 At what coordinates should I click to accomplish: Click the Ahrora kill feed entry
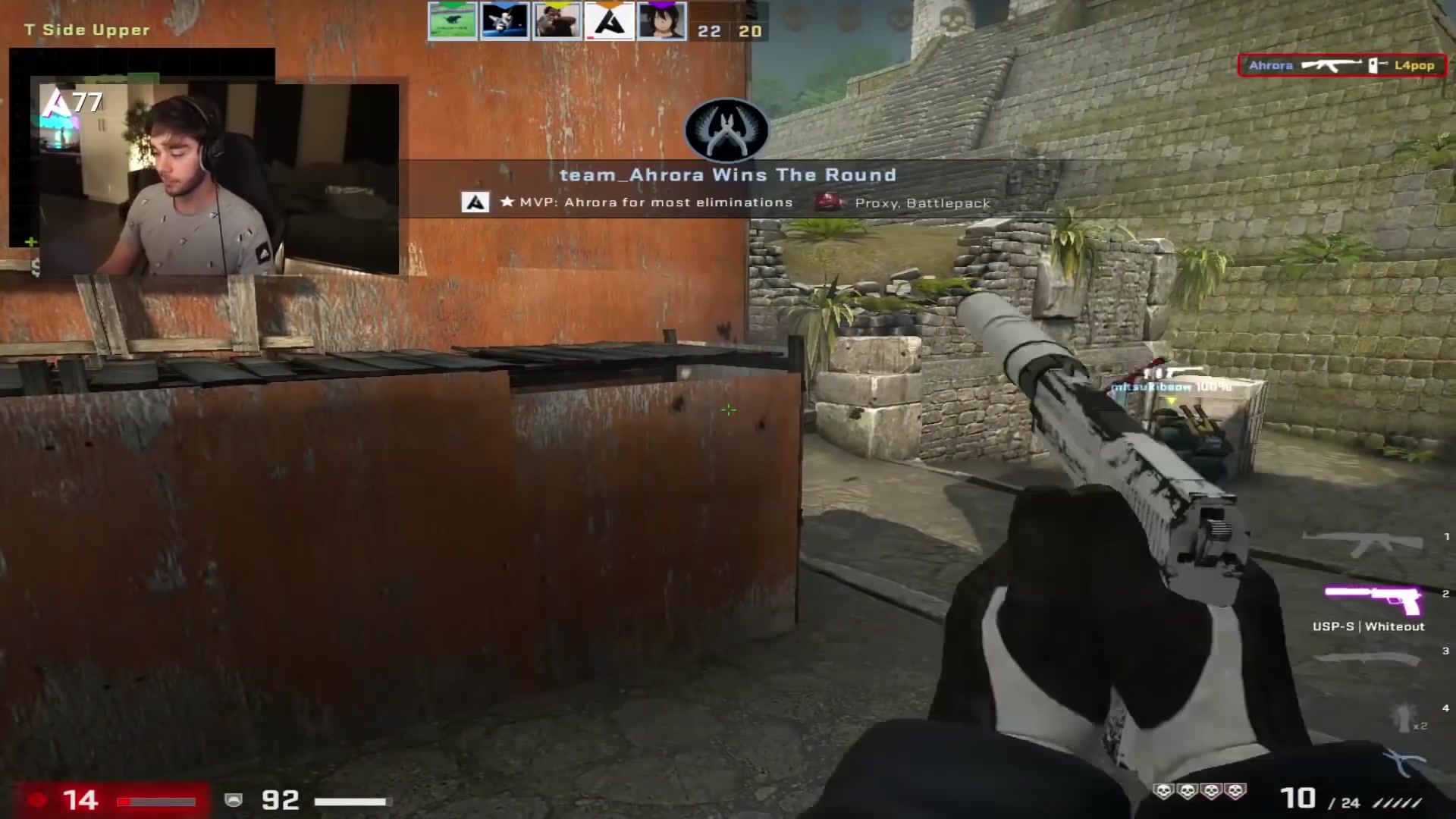coord(1341,66)
